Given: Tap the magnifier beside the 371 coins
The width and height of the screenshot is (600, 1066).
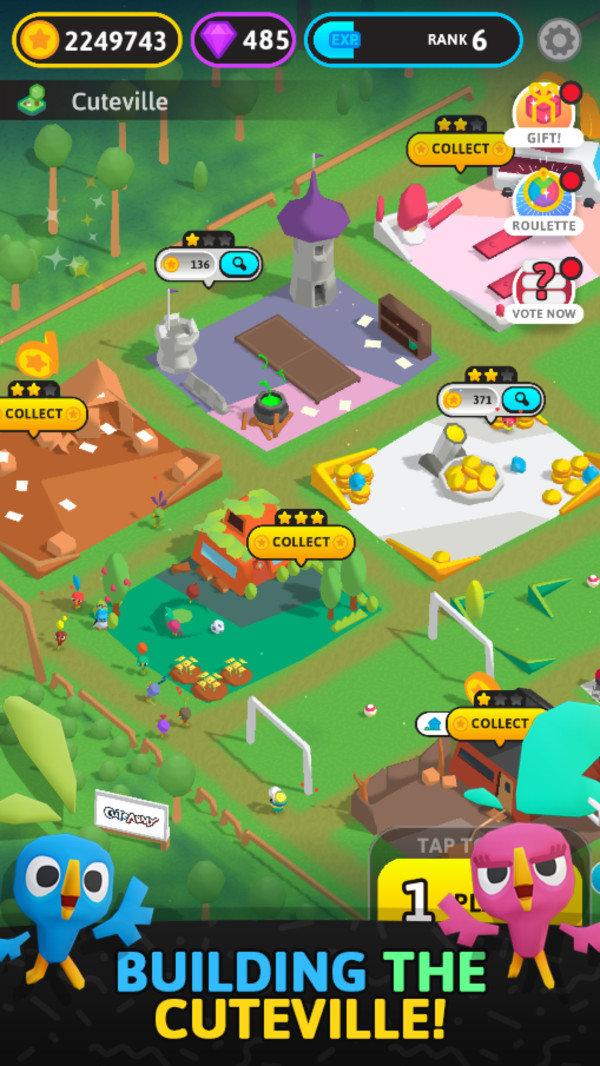Looking at the screenshot, I should click(x=521, y=400).
